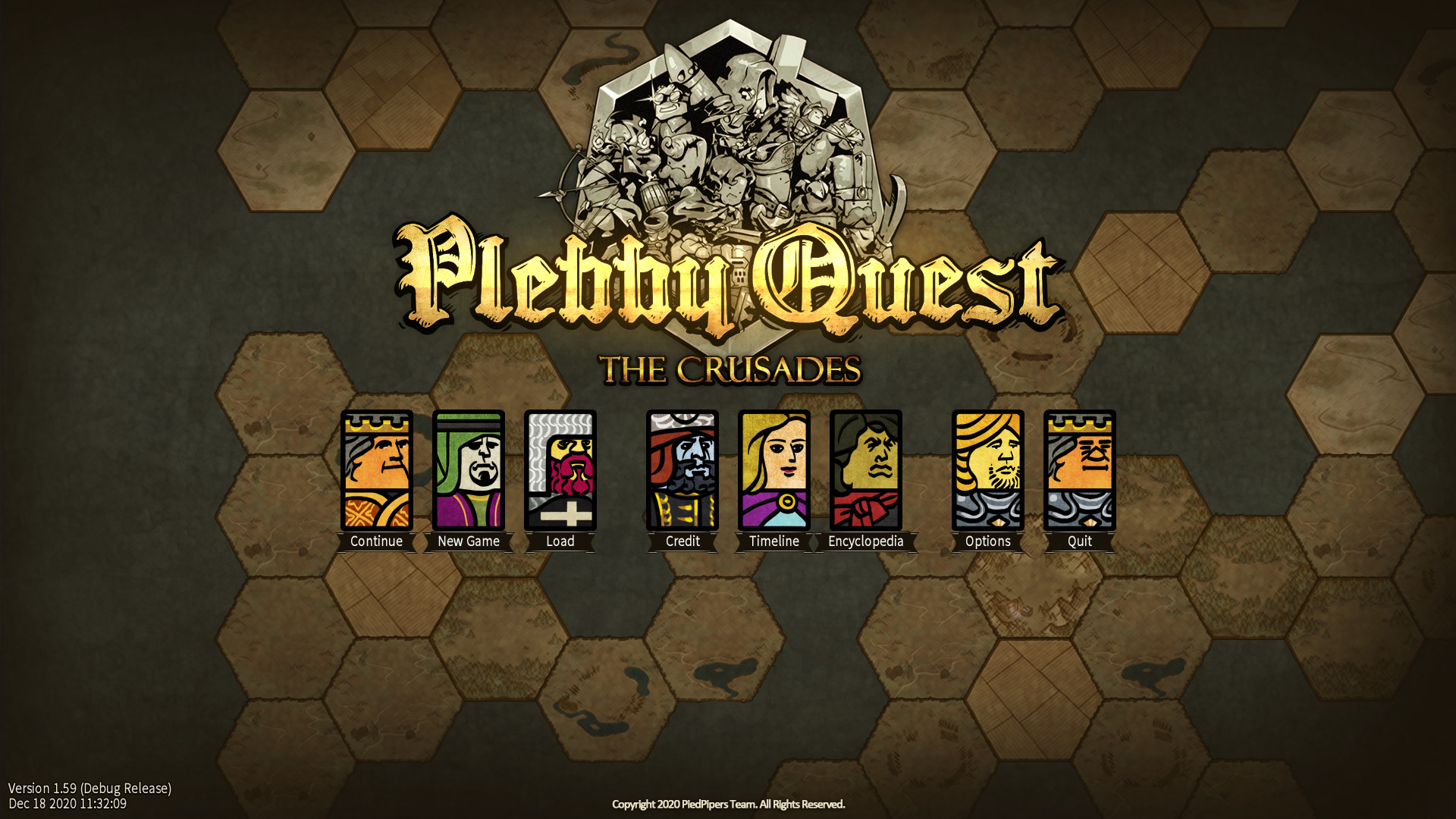Screen dimensions: 1456x819
Task: Open the Load game screen
Action: tap(560, 541)
